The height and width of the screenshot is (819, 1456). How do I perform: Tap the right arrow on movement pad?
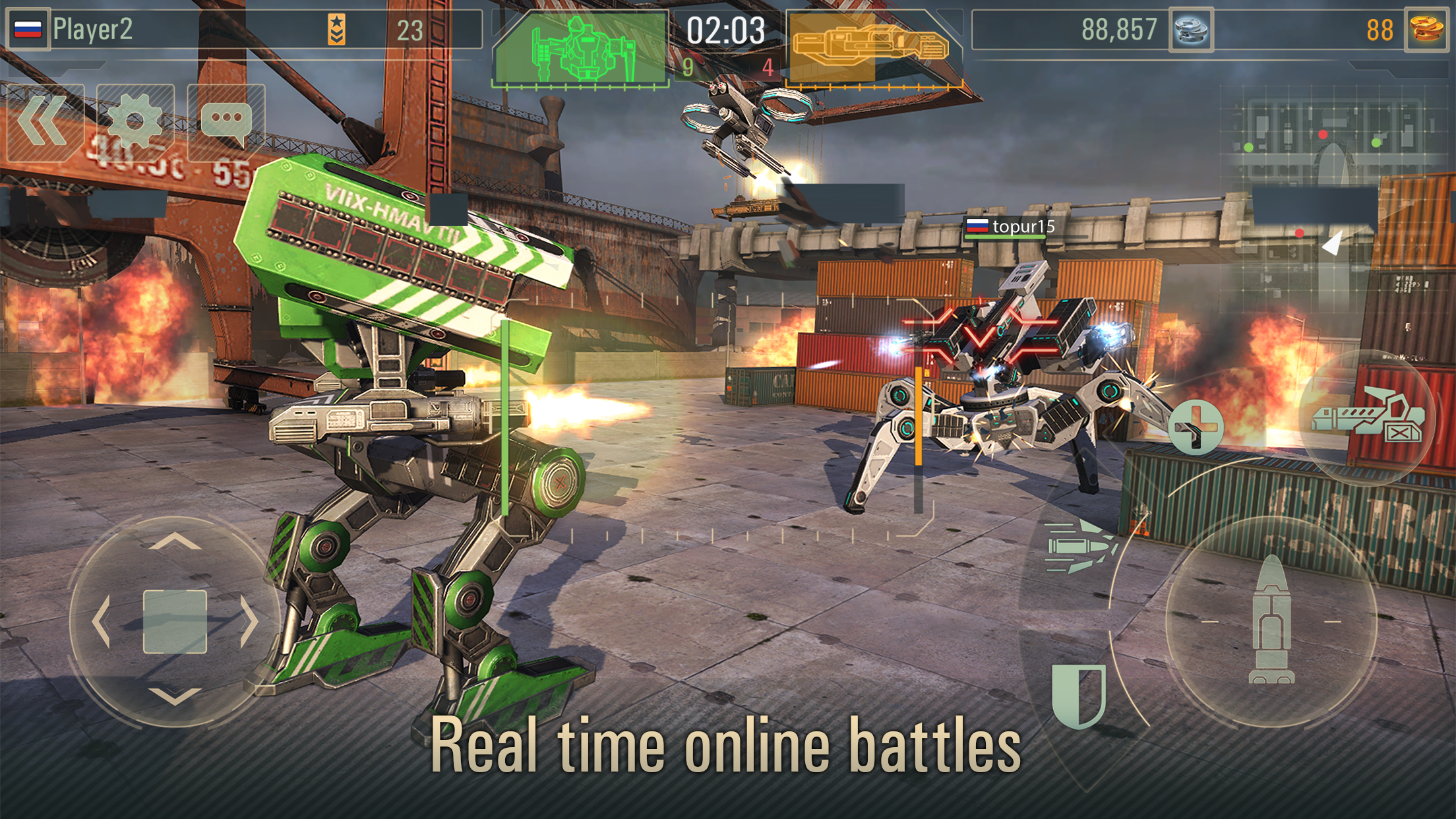tap(249, 621)
